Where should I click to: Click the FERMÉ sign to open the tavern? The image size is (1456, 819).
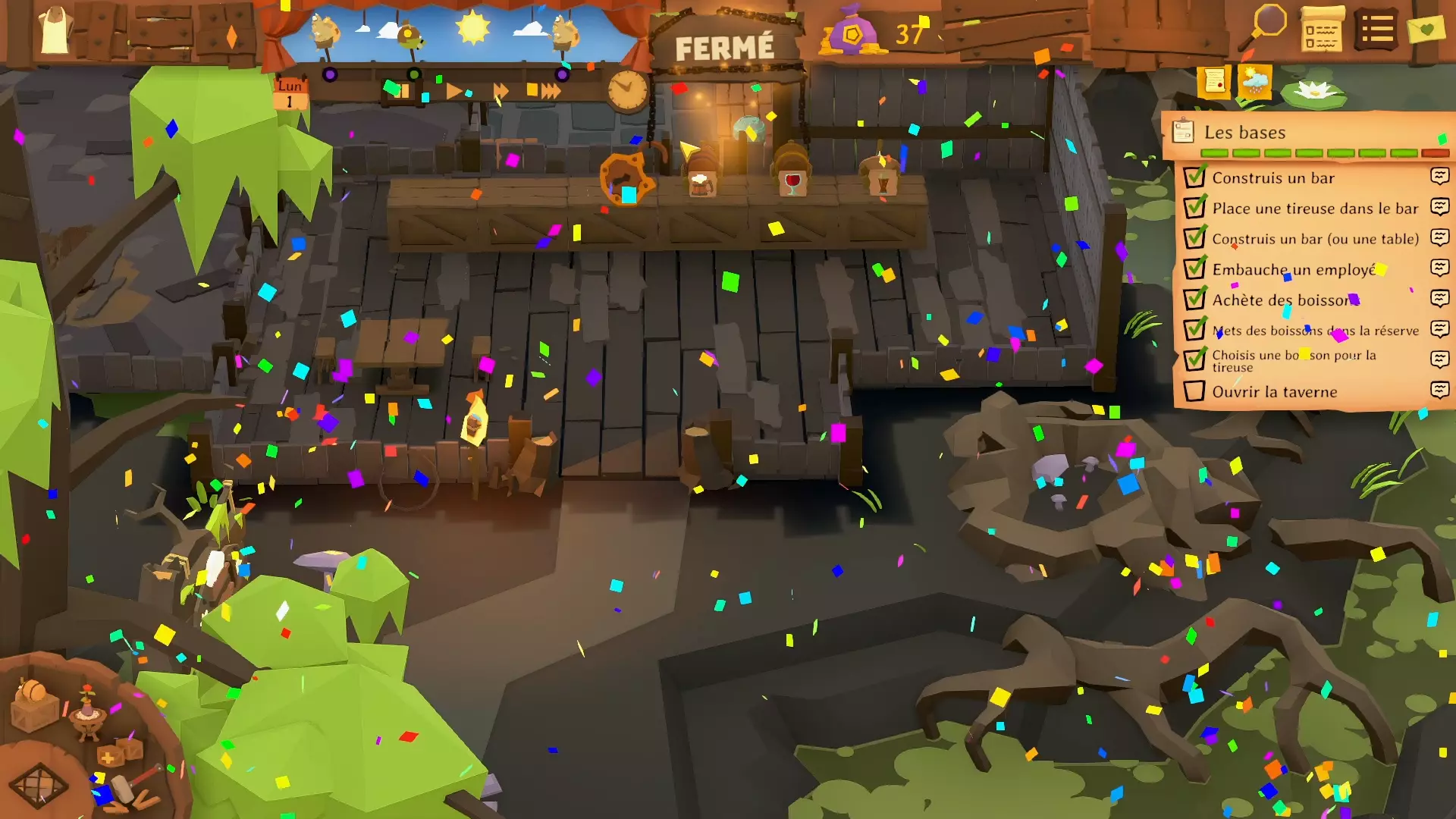point(724,49)
